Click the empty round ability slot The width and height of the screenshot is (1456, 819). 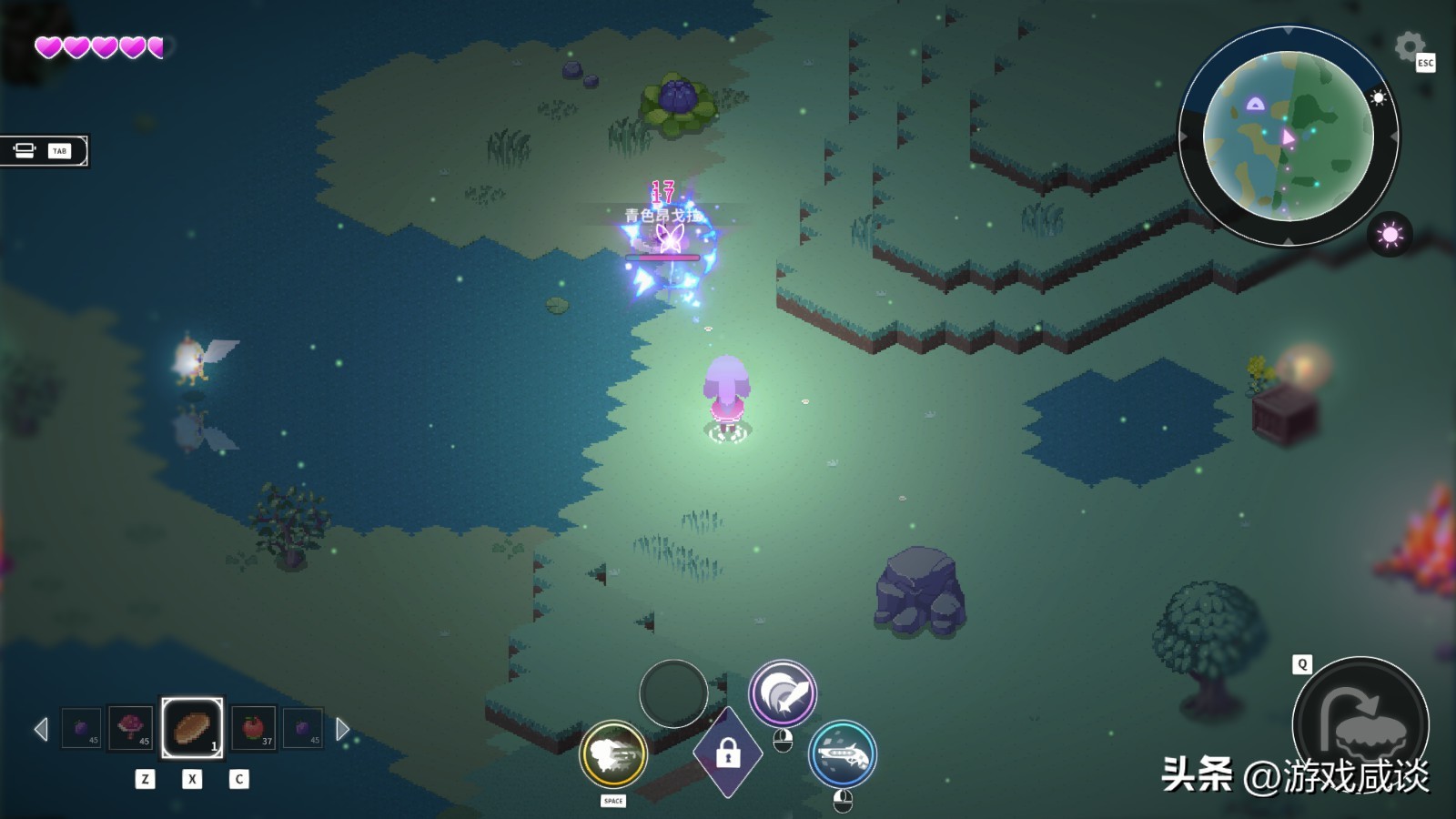[x=673, y=693]
